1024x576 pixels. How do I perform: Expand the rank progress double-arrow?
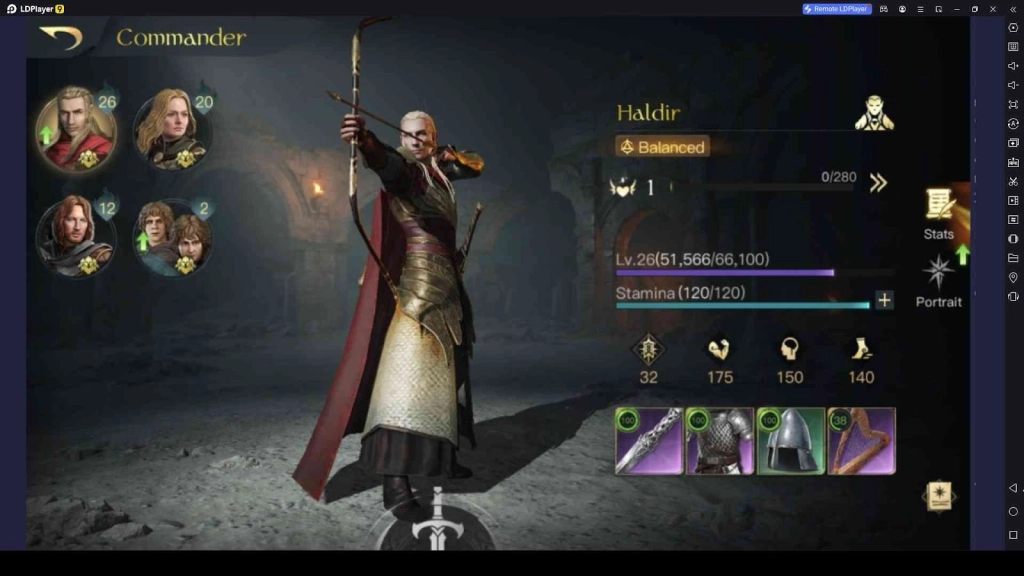tap(878, 183)
